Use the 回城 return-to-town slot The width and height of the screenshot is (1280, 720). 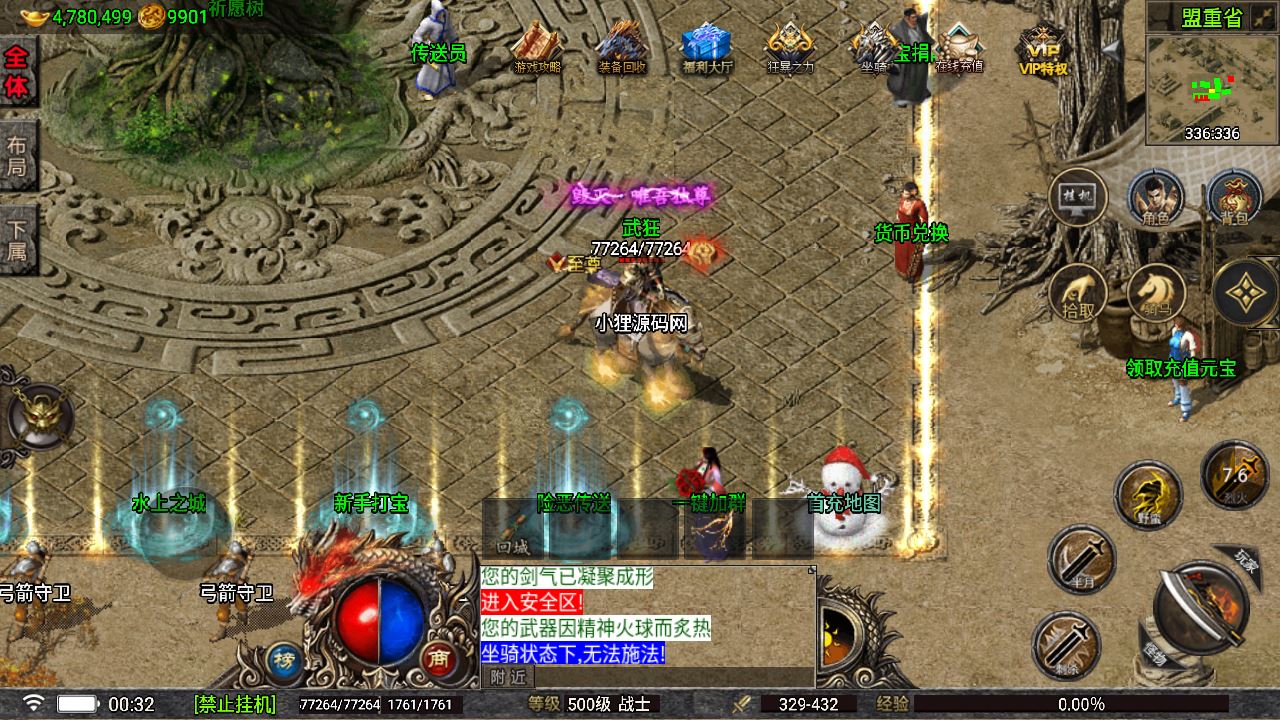click(x=513, y=528)
